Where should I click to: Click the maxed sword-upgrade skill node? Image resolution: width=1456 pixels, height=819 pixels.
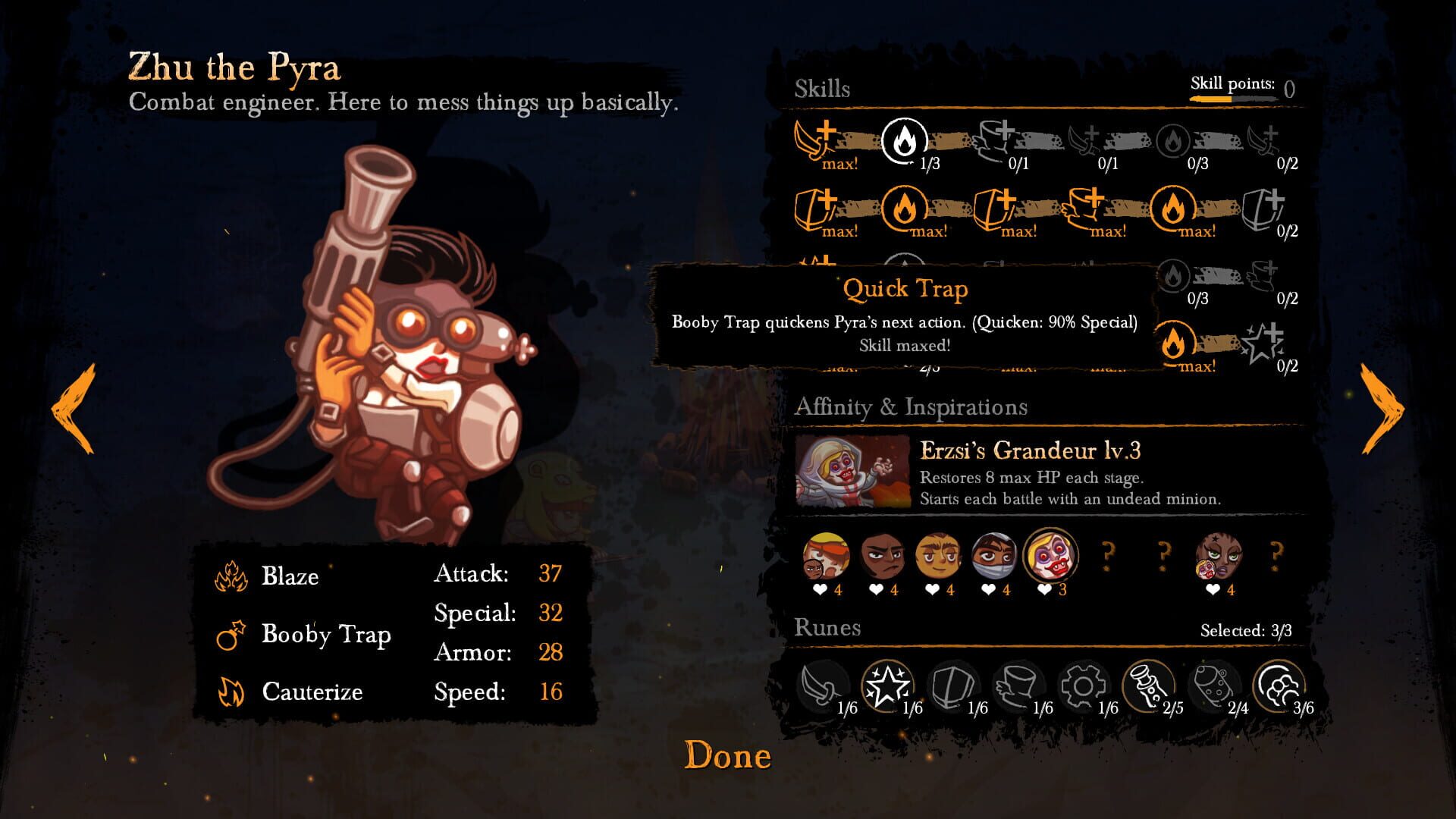pos(812,140)
